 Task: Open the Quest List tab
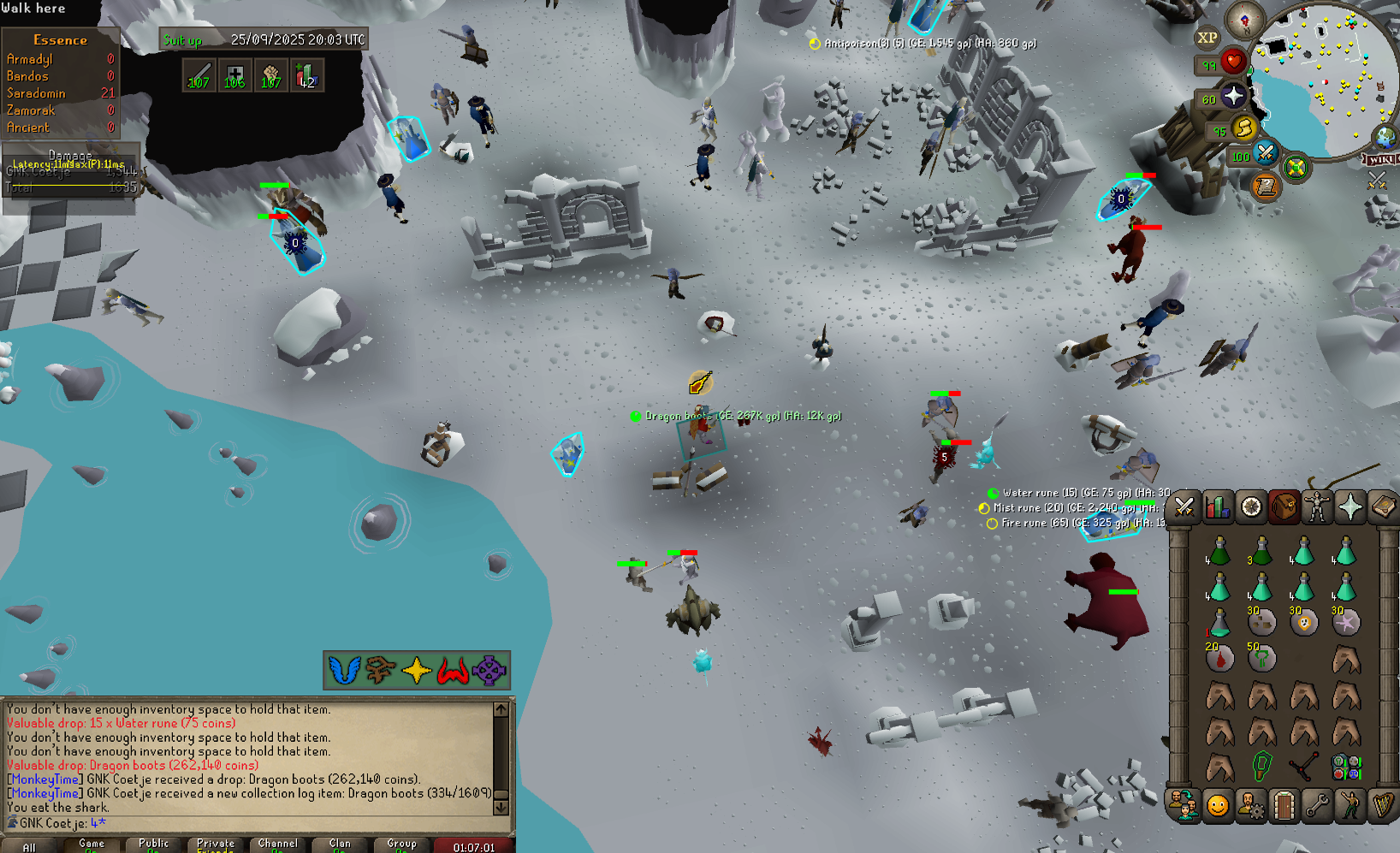click(x=1251, y=507)
